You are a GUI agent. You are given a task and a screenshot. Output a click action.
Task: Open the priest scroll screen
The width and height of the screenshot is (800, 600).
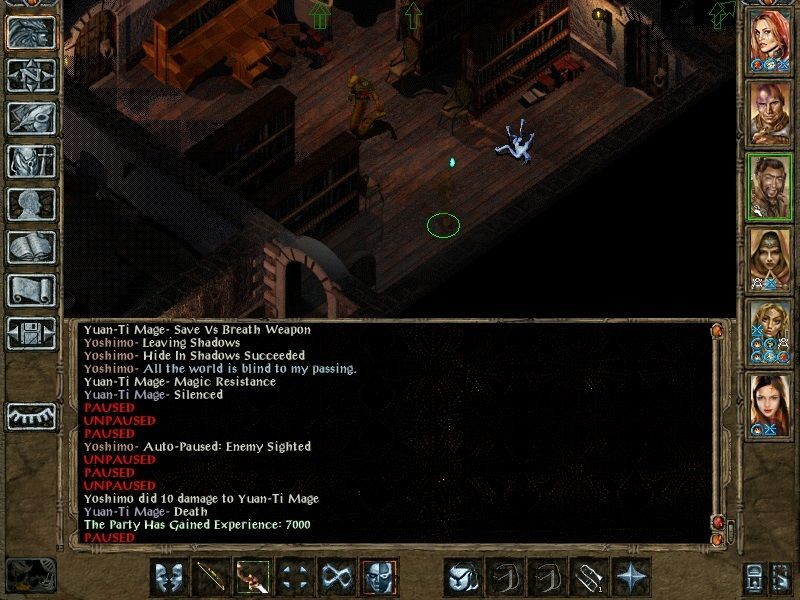click(x=31, y=290)
